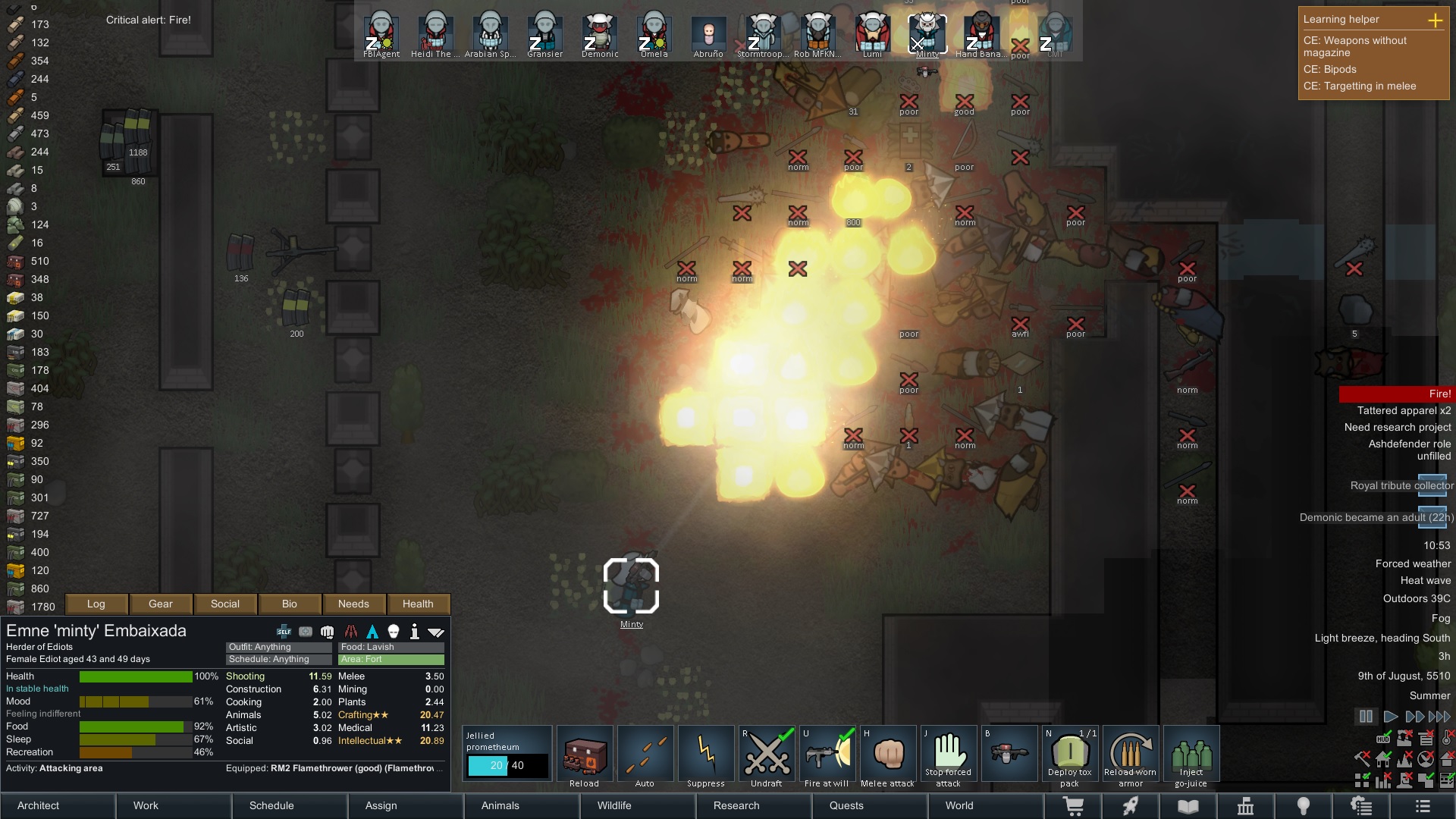Inject go-juice into the colonist
Image resolution: width=1456 pixels, height=819 pixels.
1191,755
